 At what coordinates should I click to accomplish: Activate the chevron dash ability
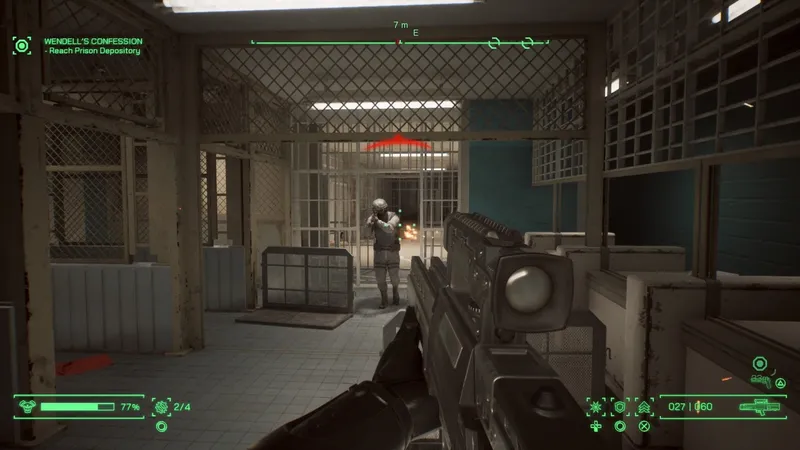click(644, 407)
